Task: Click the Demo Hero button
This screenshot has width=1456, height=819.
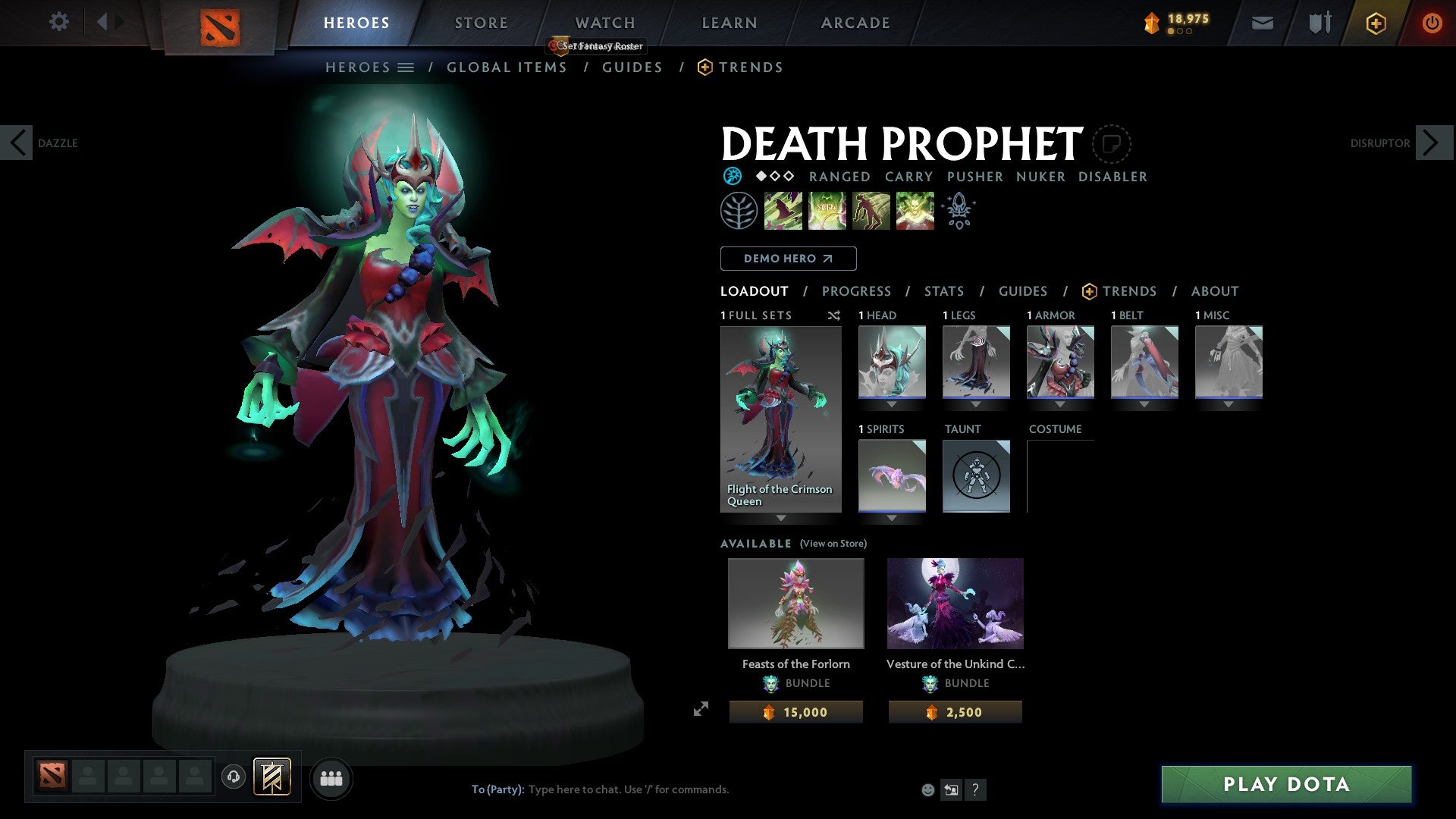Action: click(x=787, y=258)
